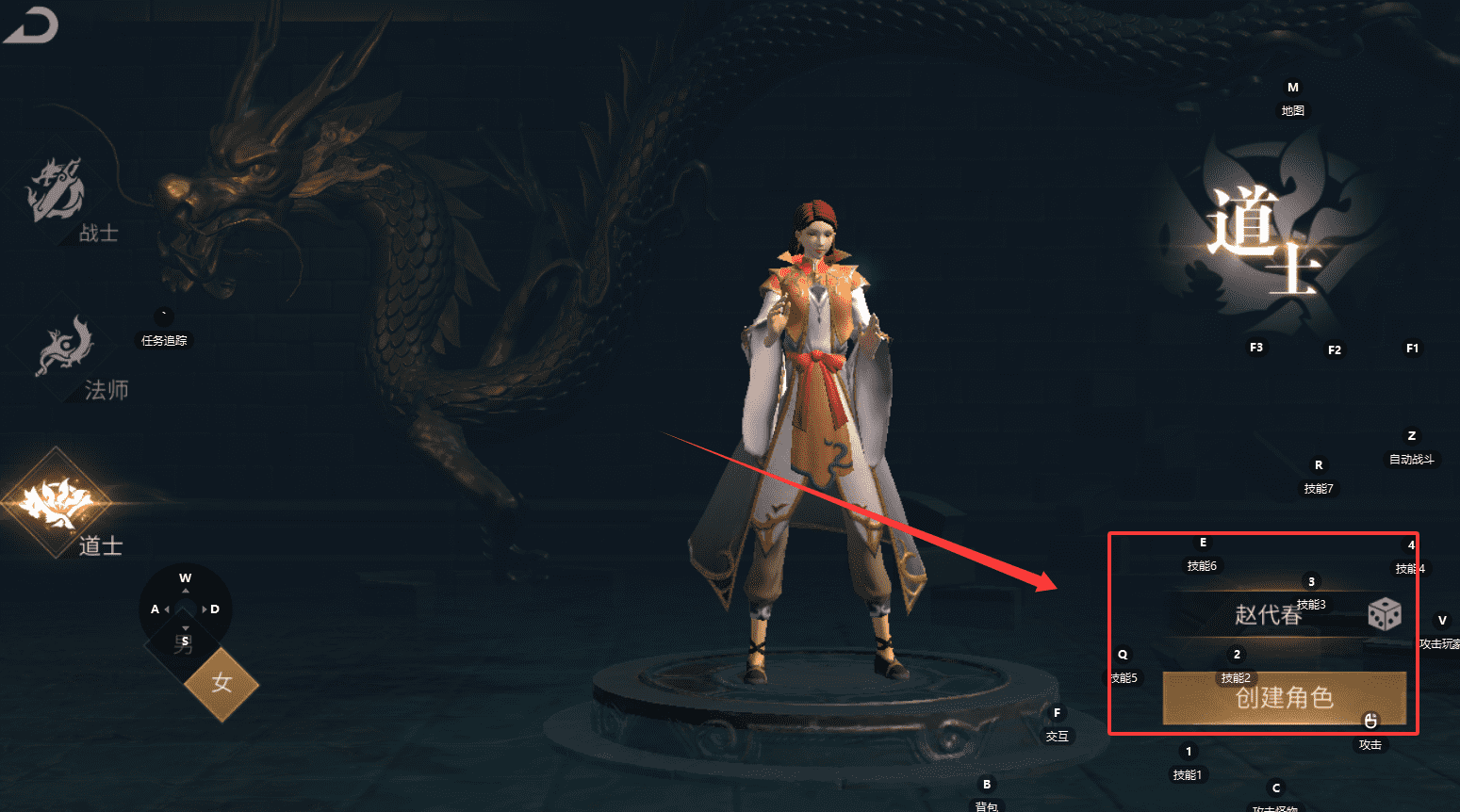1460x812 pixels.
Task: Randomize name with the dice icon
Action: pyautogui.click(x=1384, y=614)
